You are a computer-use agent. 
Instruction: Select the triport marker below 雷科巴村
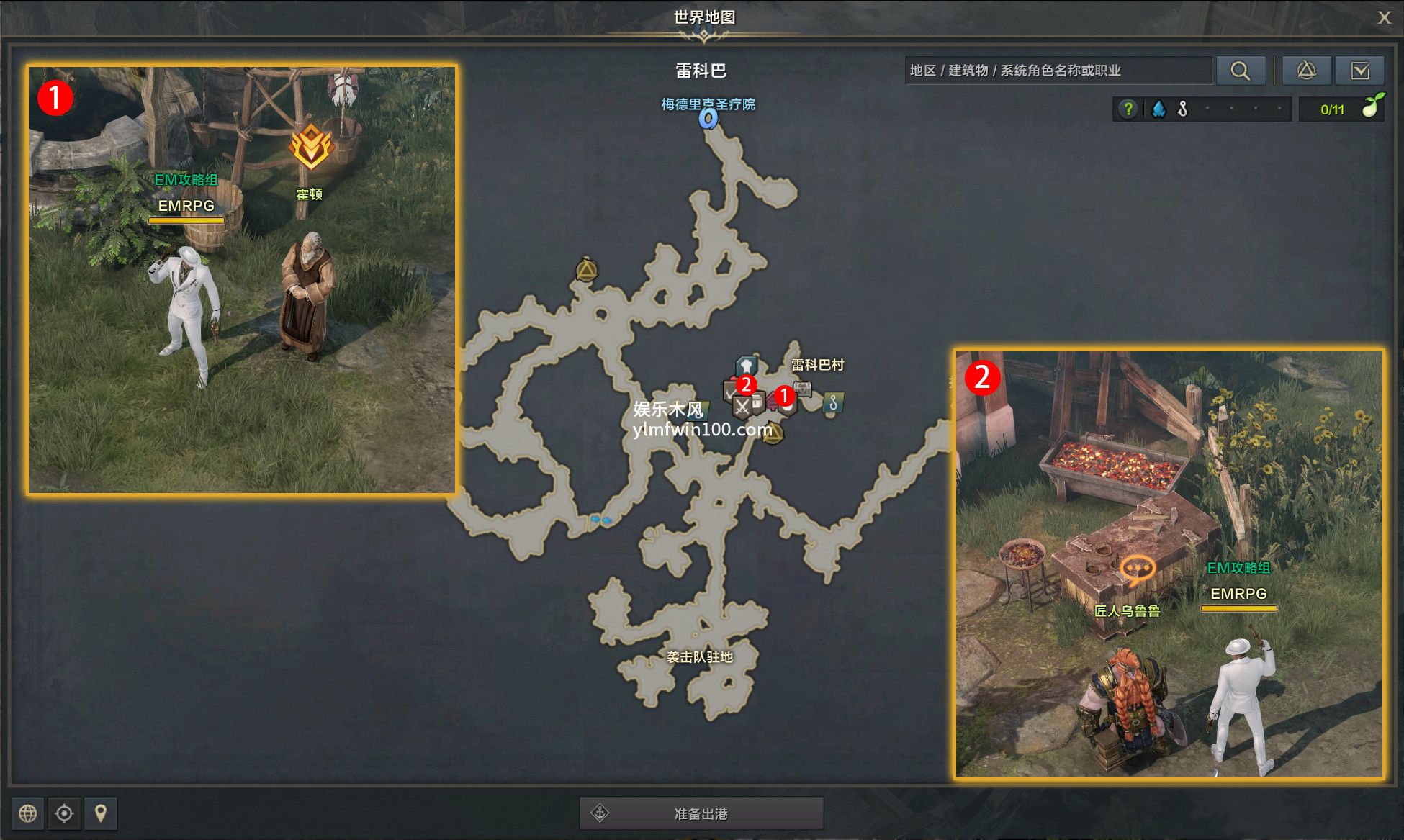[x=773, y=433]
